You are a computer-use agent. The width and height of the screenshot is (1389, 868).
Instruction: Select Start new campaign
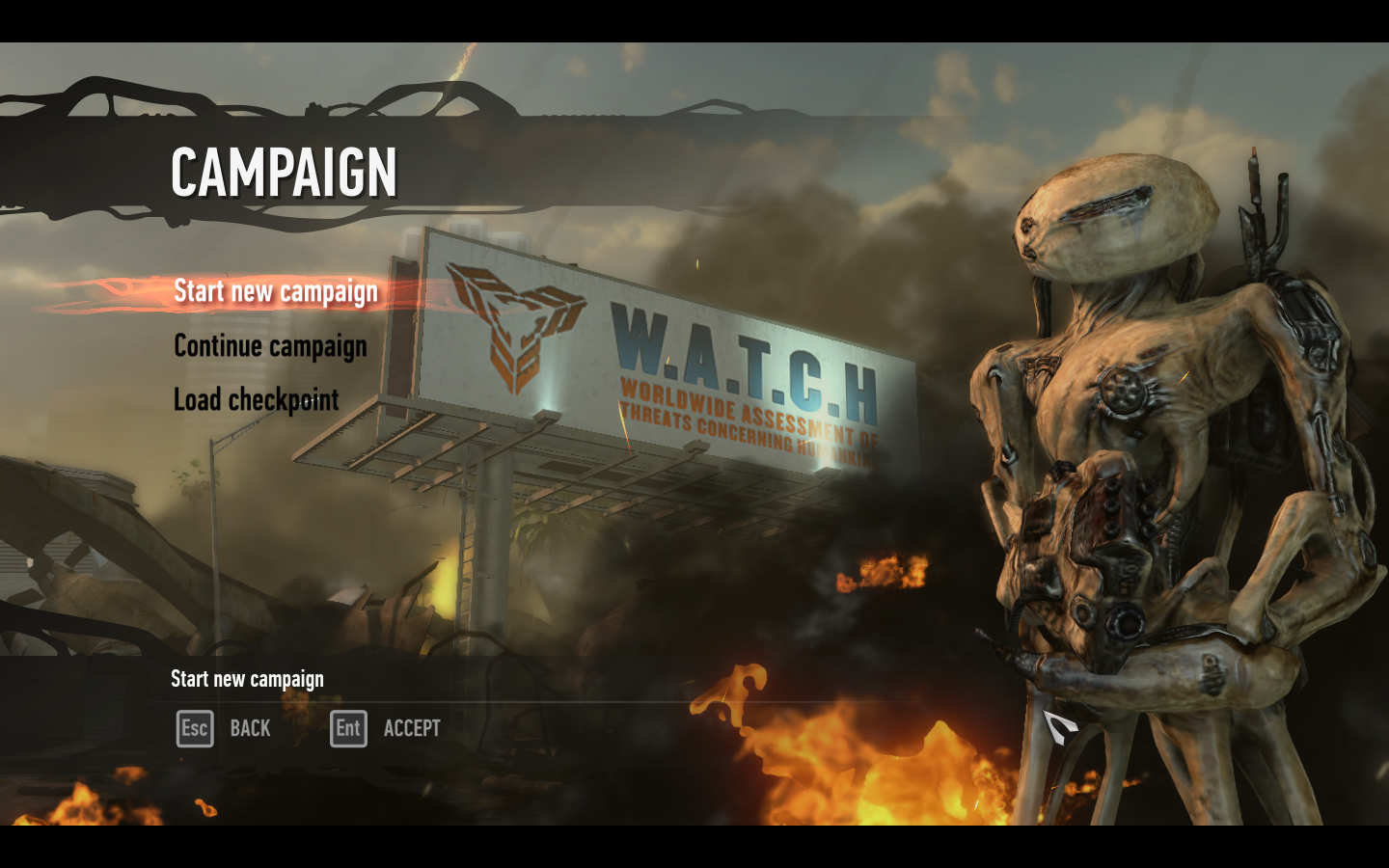point(275,291)
